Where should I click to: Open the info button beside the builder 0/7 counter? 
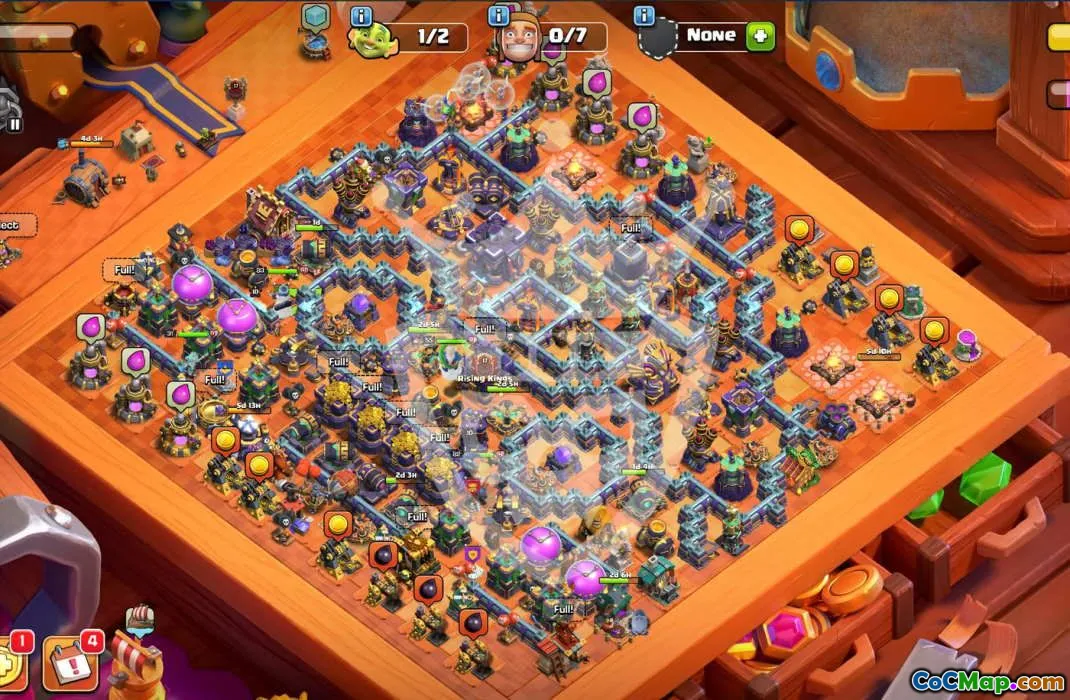pyautogui.click(x=498, y=16)
